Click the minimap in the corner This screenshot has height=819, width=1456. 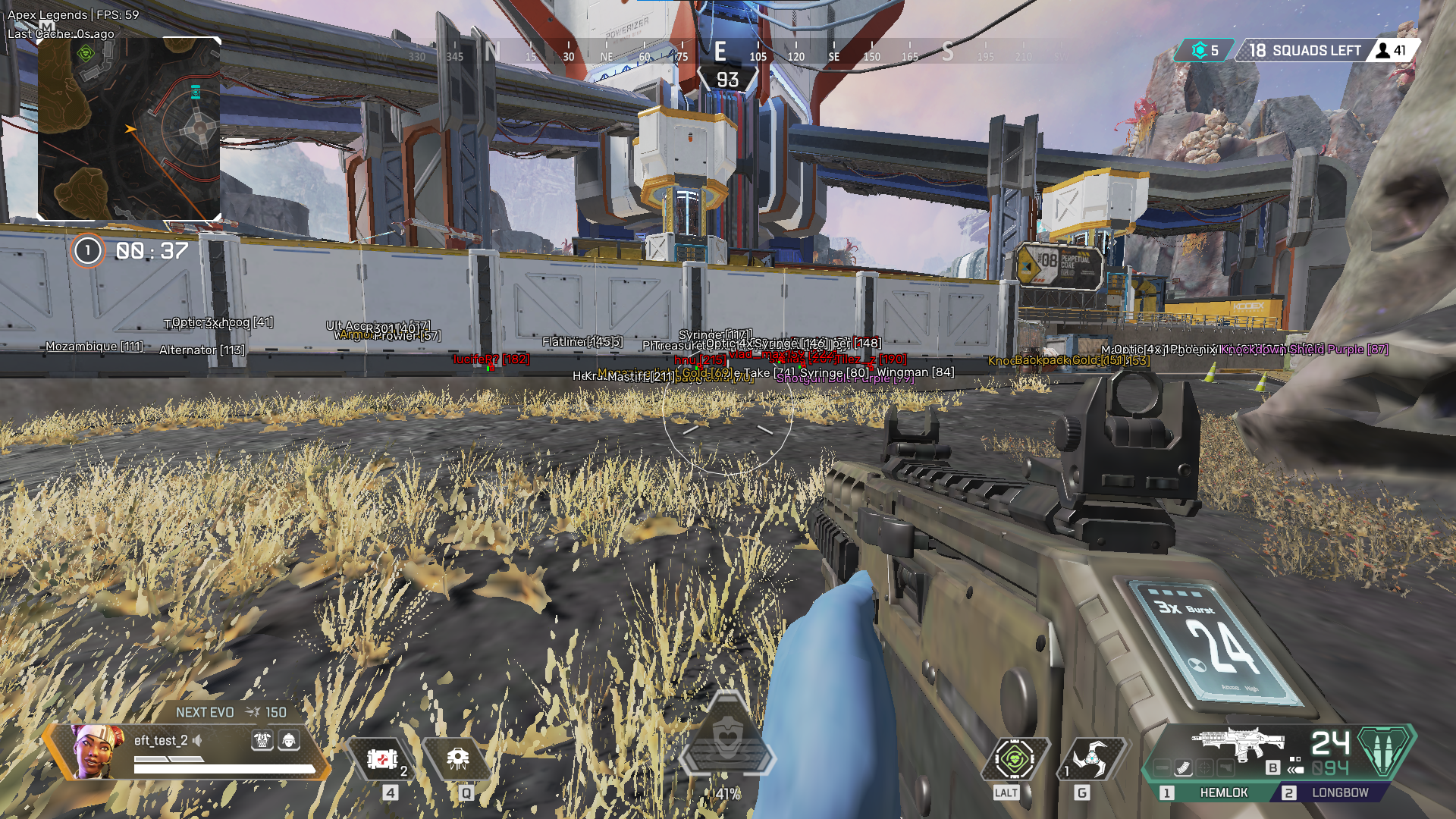[x=130, y=129]
